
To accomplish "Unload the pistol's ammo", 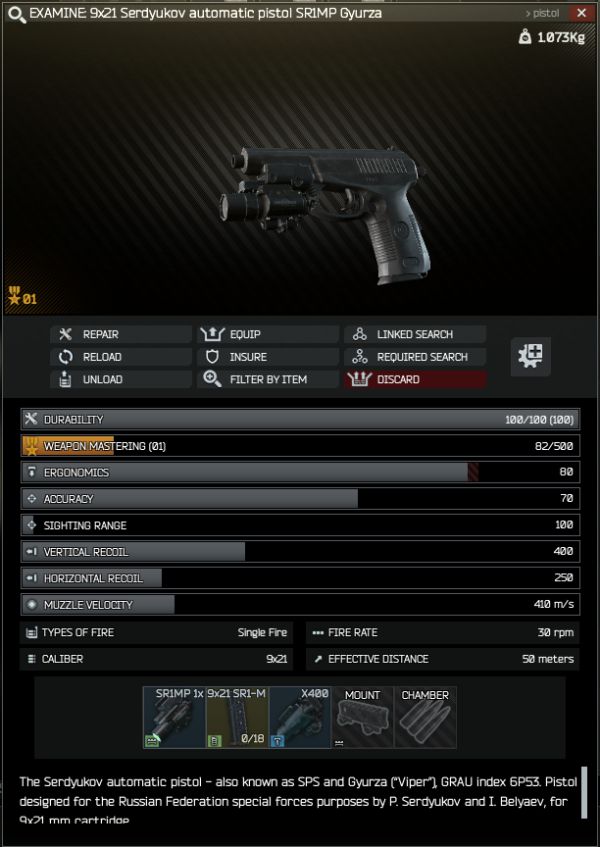I will 120,380.
